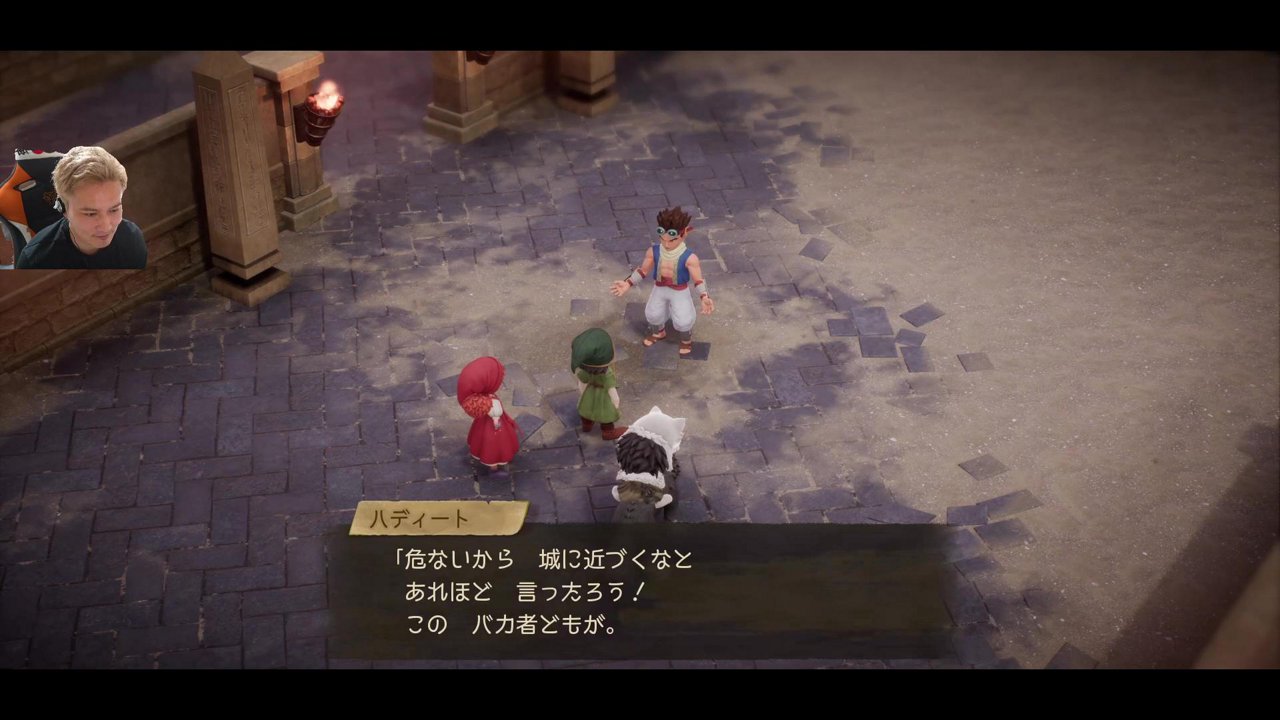Click the ハディート character nameplate banner
This screenshot has width=1280, height=720.
[437, 518]
